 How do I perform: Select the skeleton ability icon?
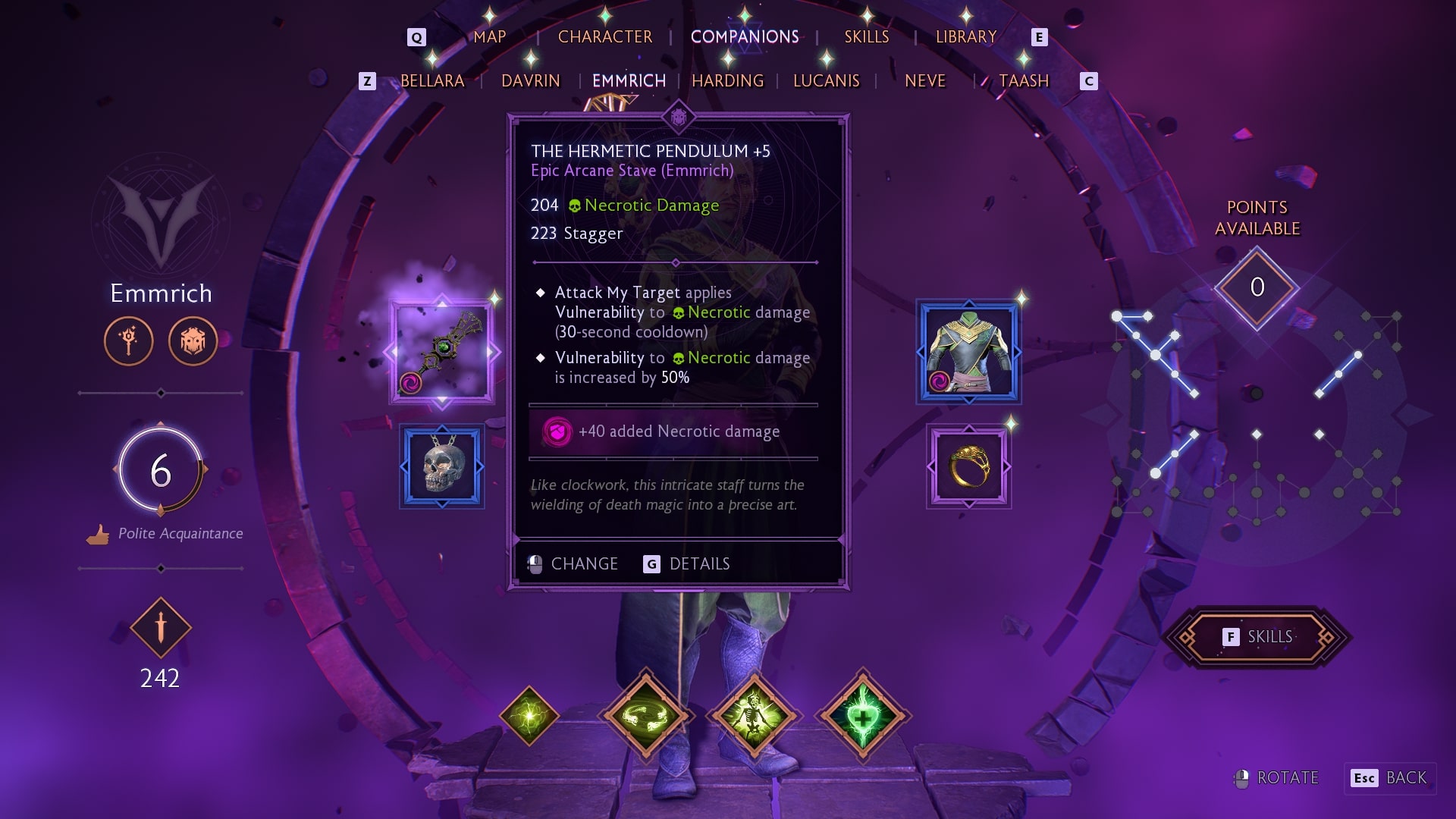click(754, 715)
